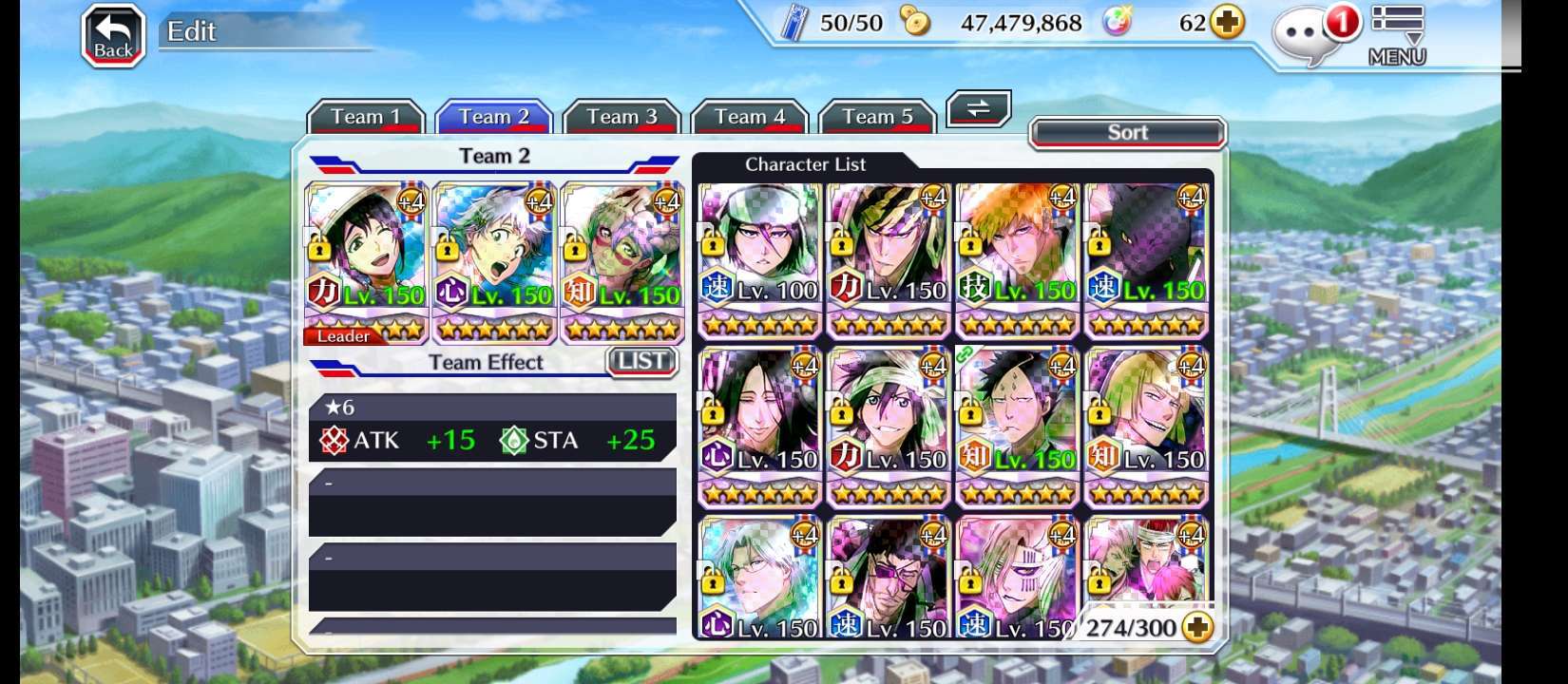
Task: Open the MENU dropdown
Action: 1396,36
